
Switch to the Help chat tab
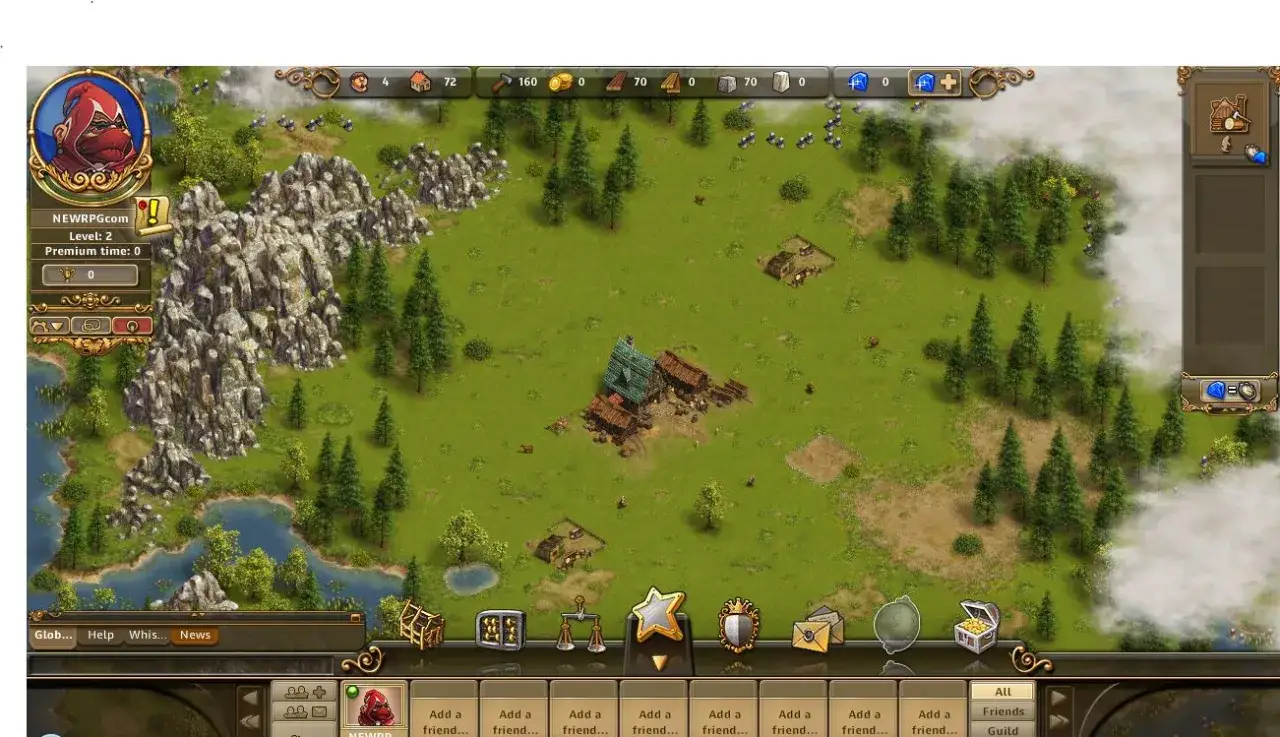101,635
